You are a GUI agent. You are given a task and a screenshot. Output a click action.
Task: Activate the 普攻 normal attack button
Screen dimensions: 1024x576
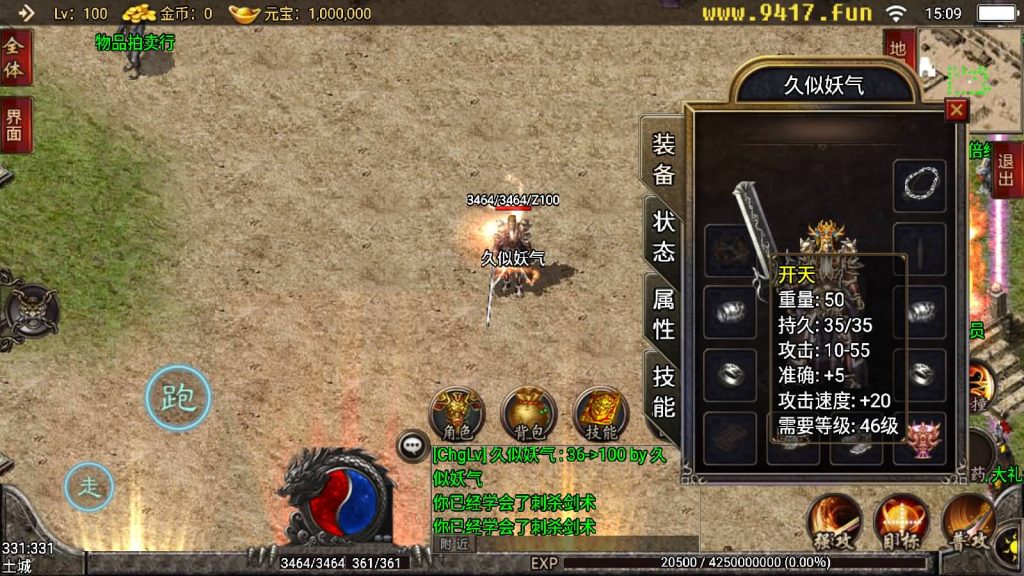966,521
